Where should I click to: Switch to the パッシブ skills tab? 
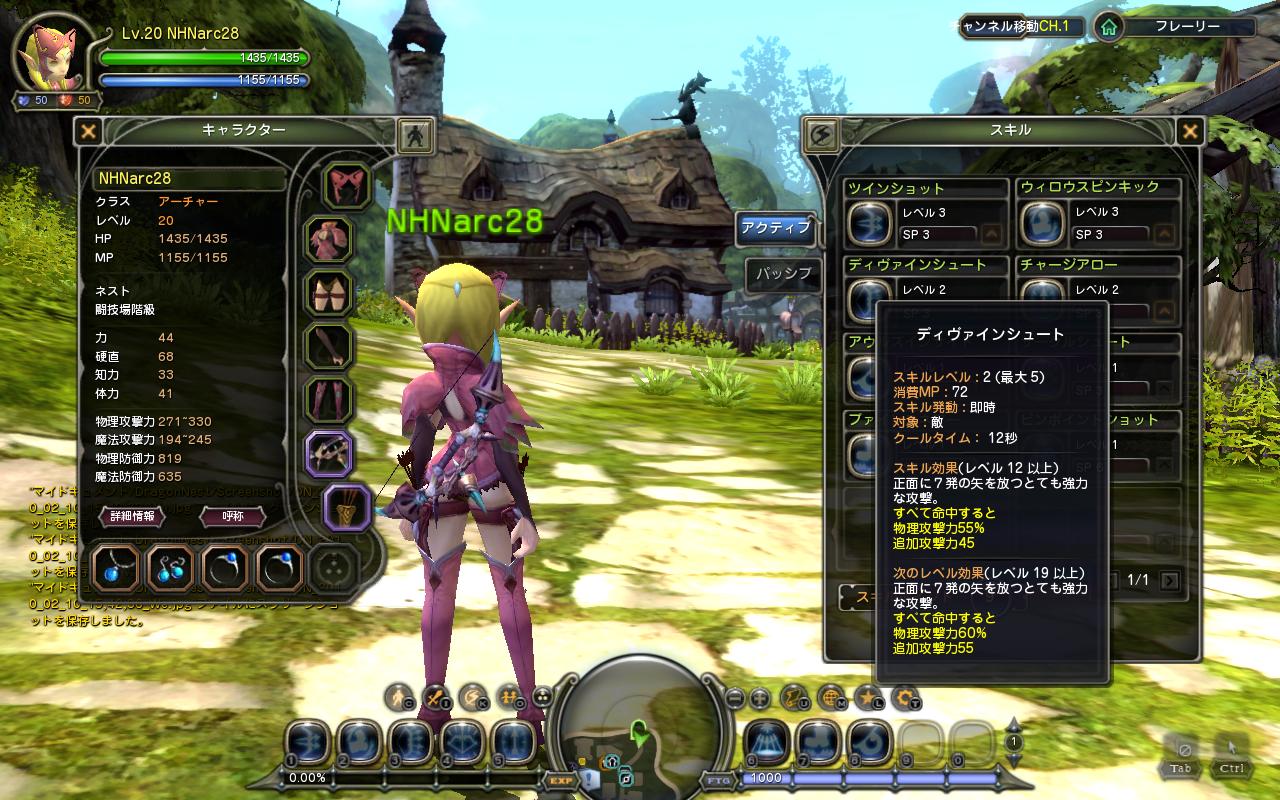[x=782, y=274]
